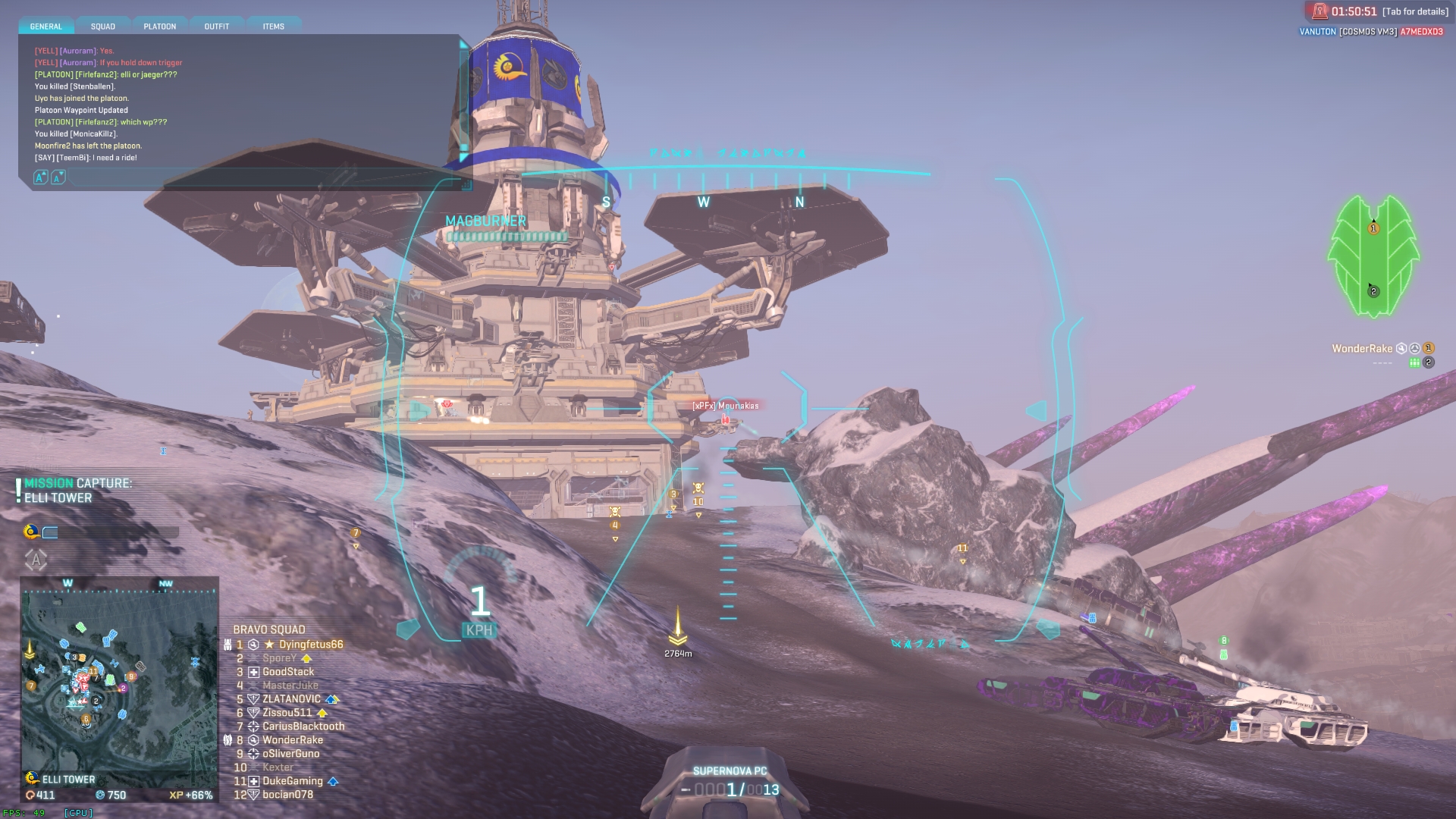The width and height of the screenshot is (1456, 819).
Task: Open Tab for details alert summary
Action: pyautogui.click(x=1415, y=11)
